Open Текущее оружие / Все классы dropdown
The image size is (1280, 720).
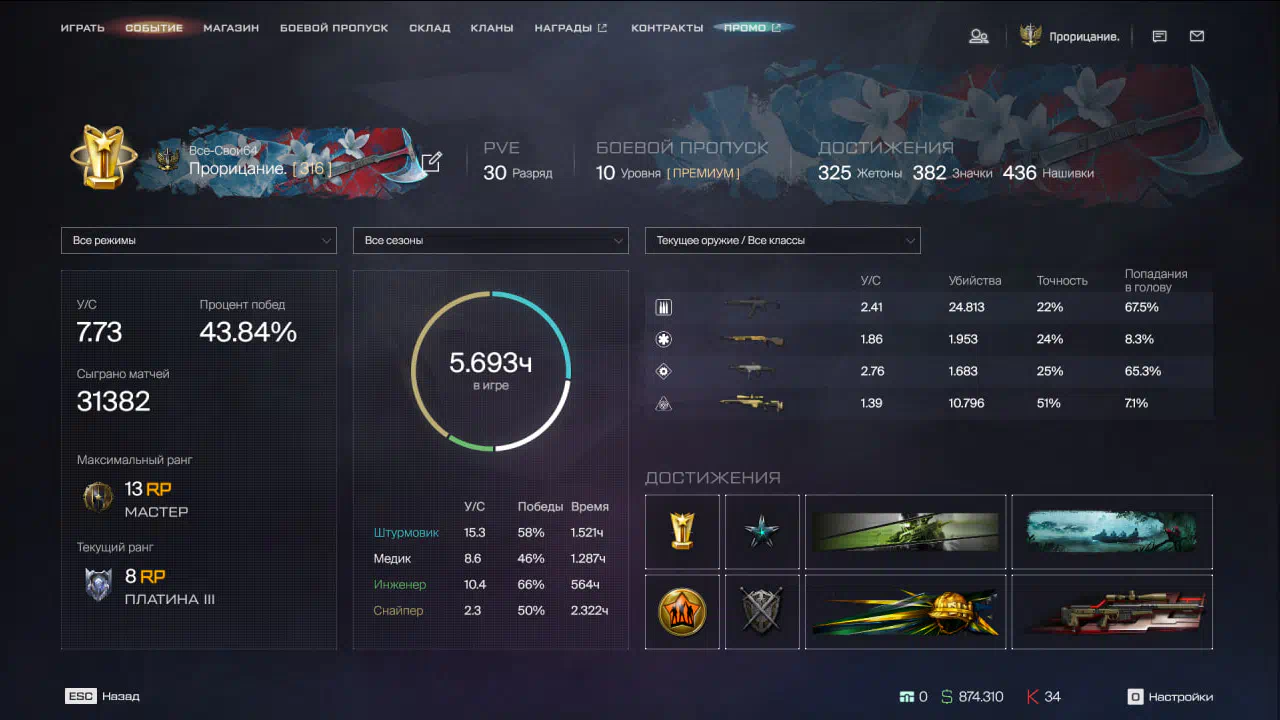(x=782, y=241)
